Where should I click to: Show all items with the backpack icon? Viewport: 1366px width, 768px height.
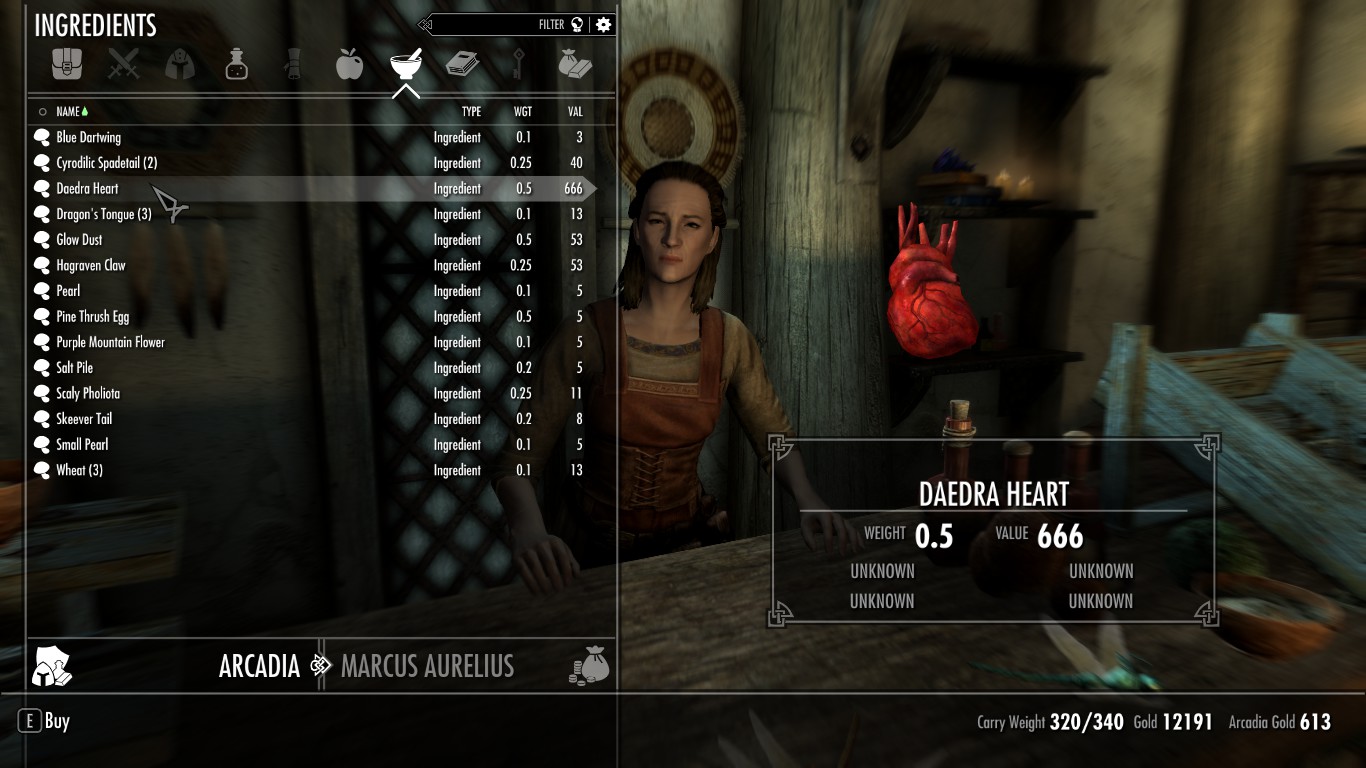[x=67, y=65]
